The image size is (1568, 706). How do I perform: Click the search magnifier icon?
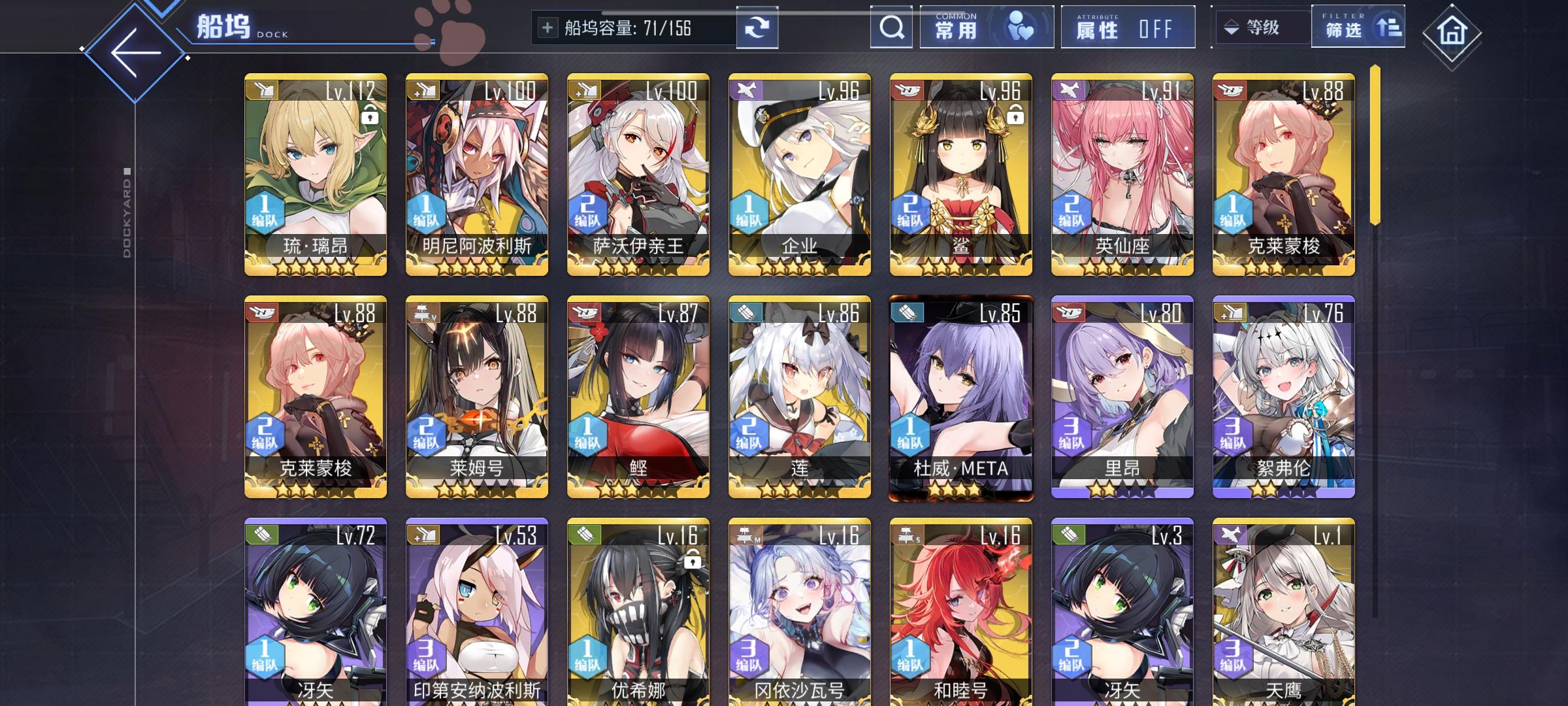coord(890,27)
